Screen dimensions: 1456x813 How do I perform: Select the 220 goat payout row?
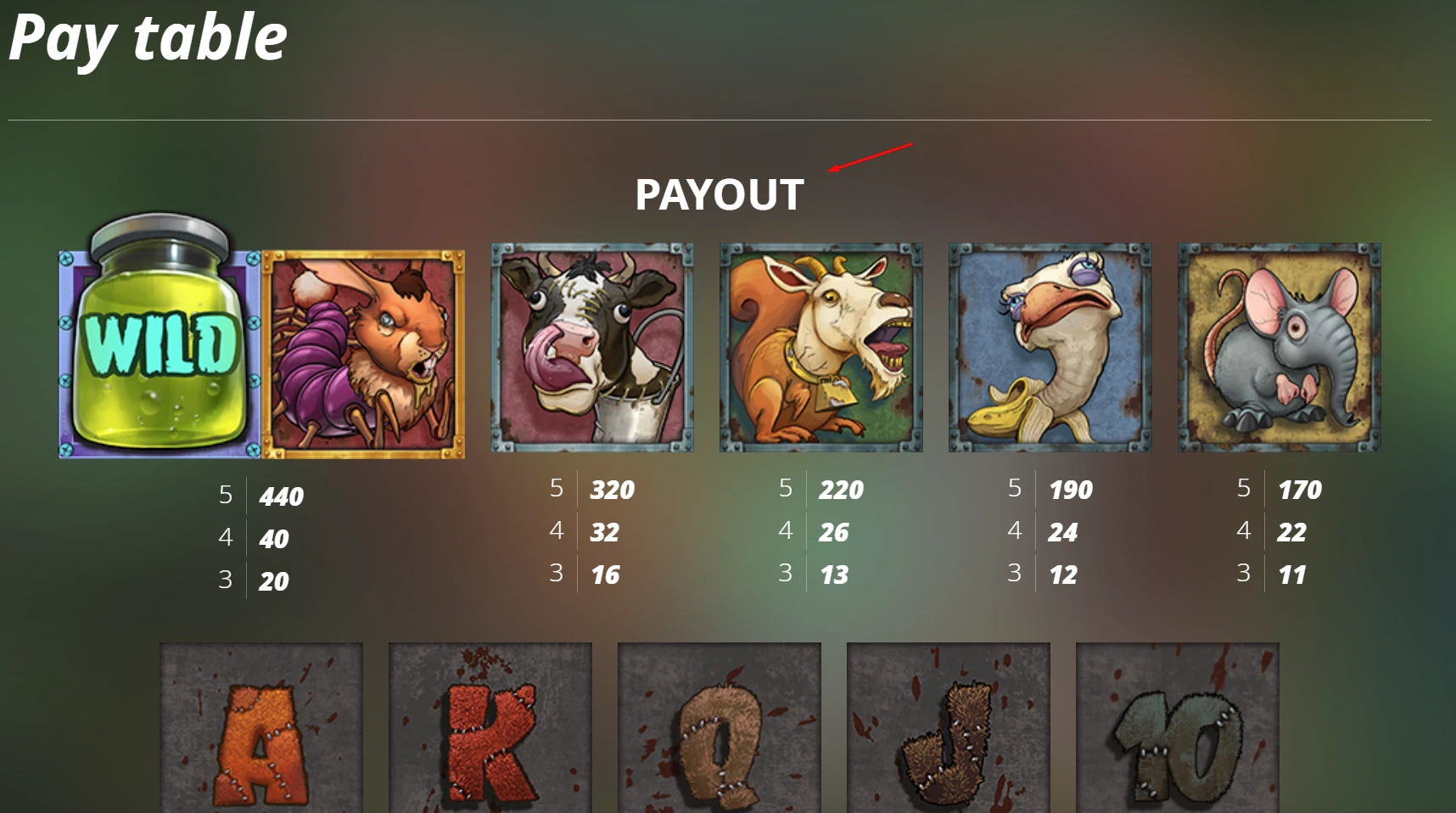click(841, 491)
